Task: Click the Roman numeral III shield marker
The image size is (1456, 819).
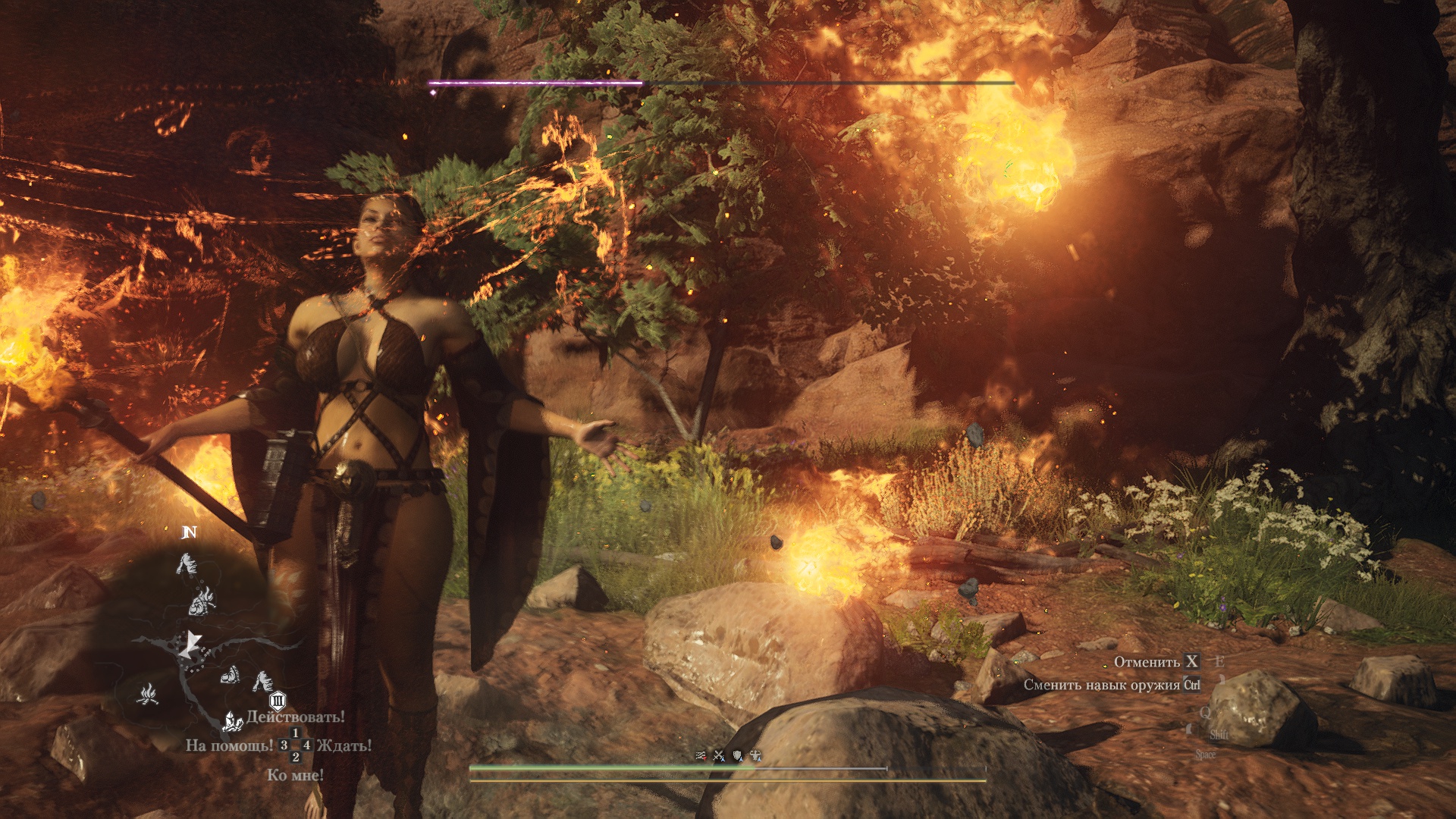Action: click(x=278, y=700)
